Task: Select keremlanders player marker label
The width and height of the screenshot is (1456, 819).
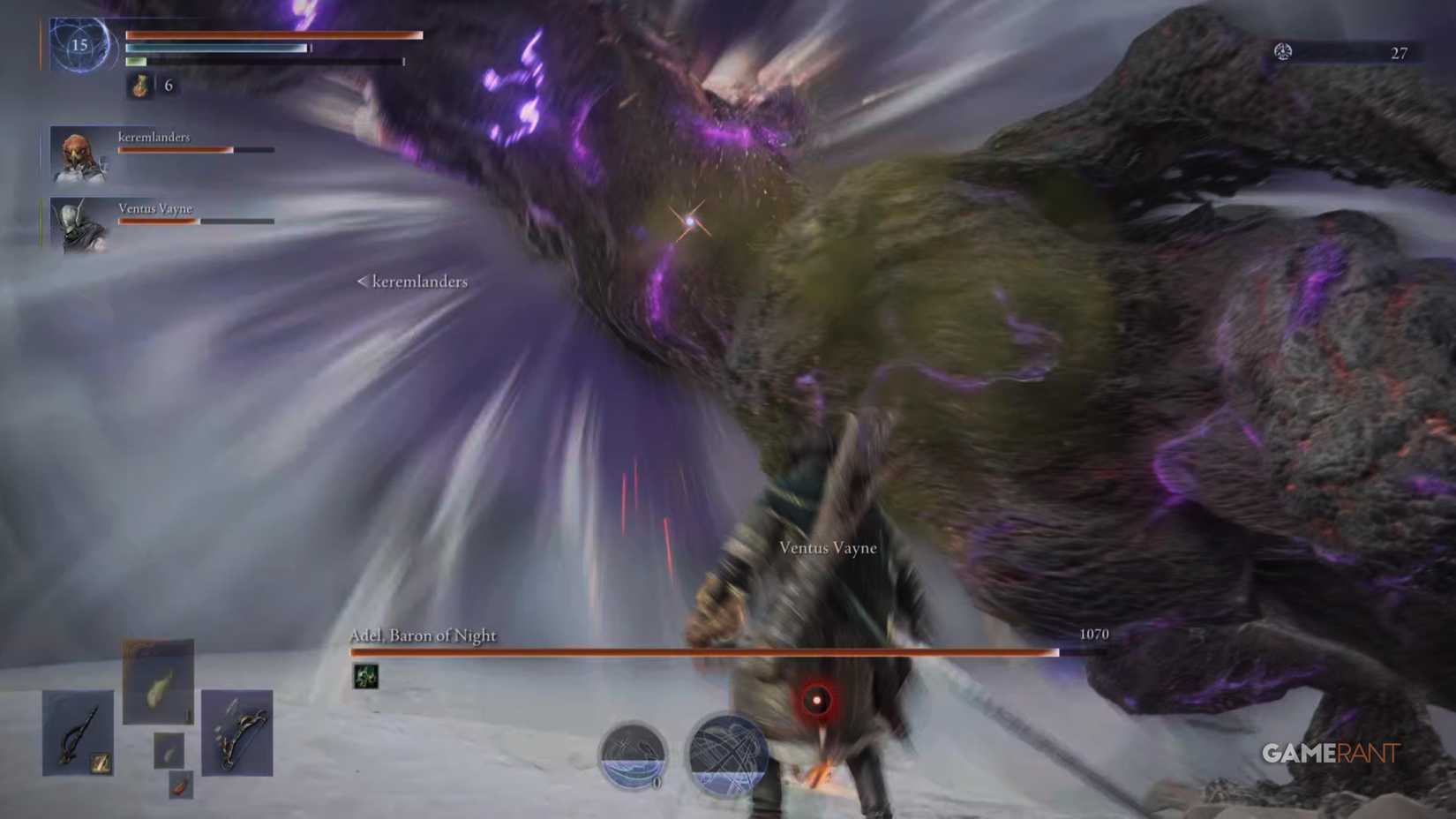Action: 411,282
